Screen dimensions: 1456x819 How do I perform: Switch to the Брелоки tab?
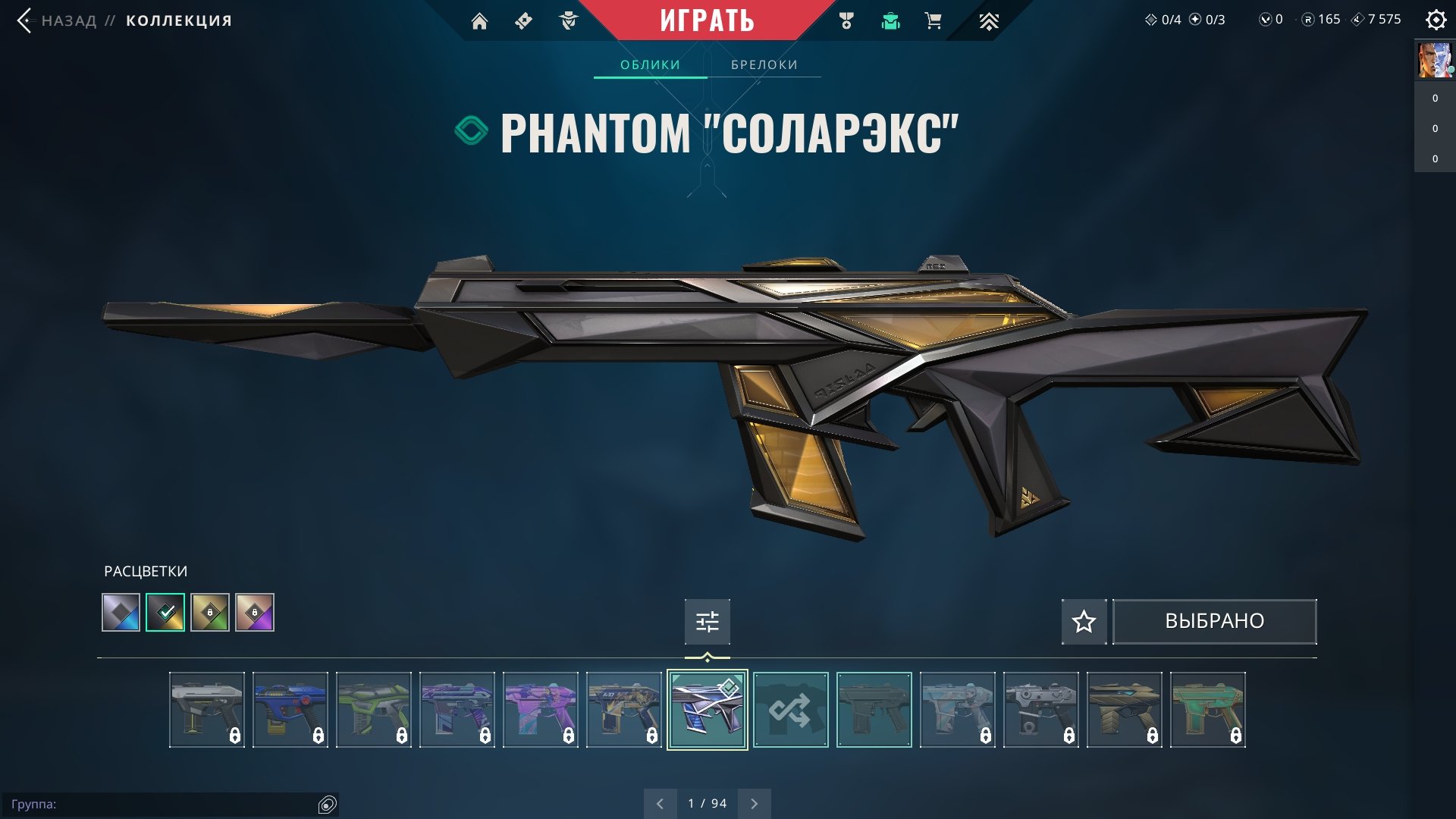tap(764, 64)
